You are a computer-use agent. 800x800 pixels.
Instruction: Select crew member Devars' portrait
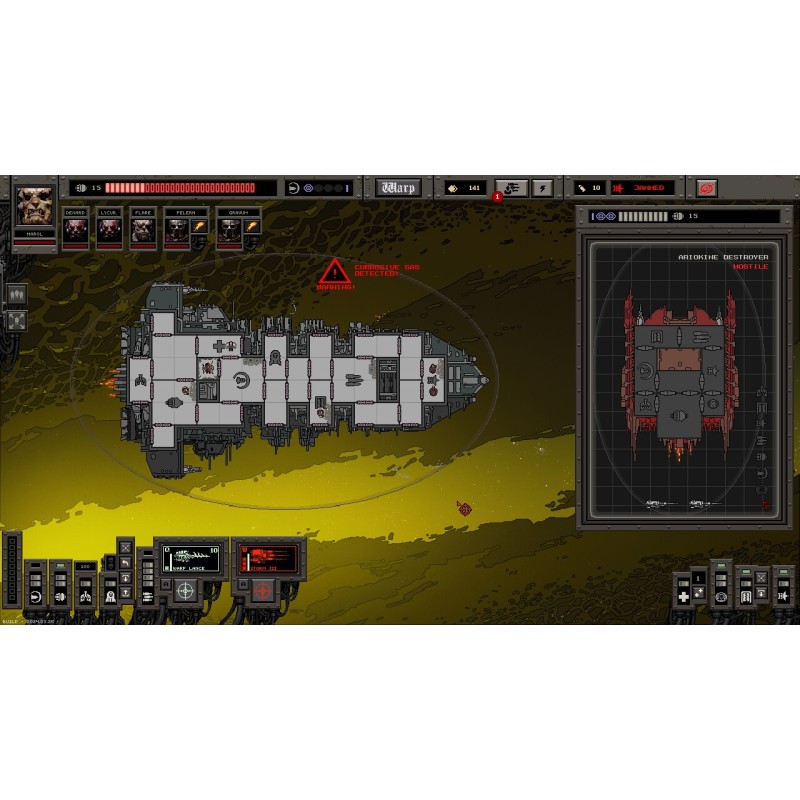tap(76, 229)
